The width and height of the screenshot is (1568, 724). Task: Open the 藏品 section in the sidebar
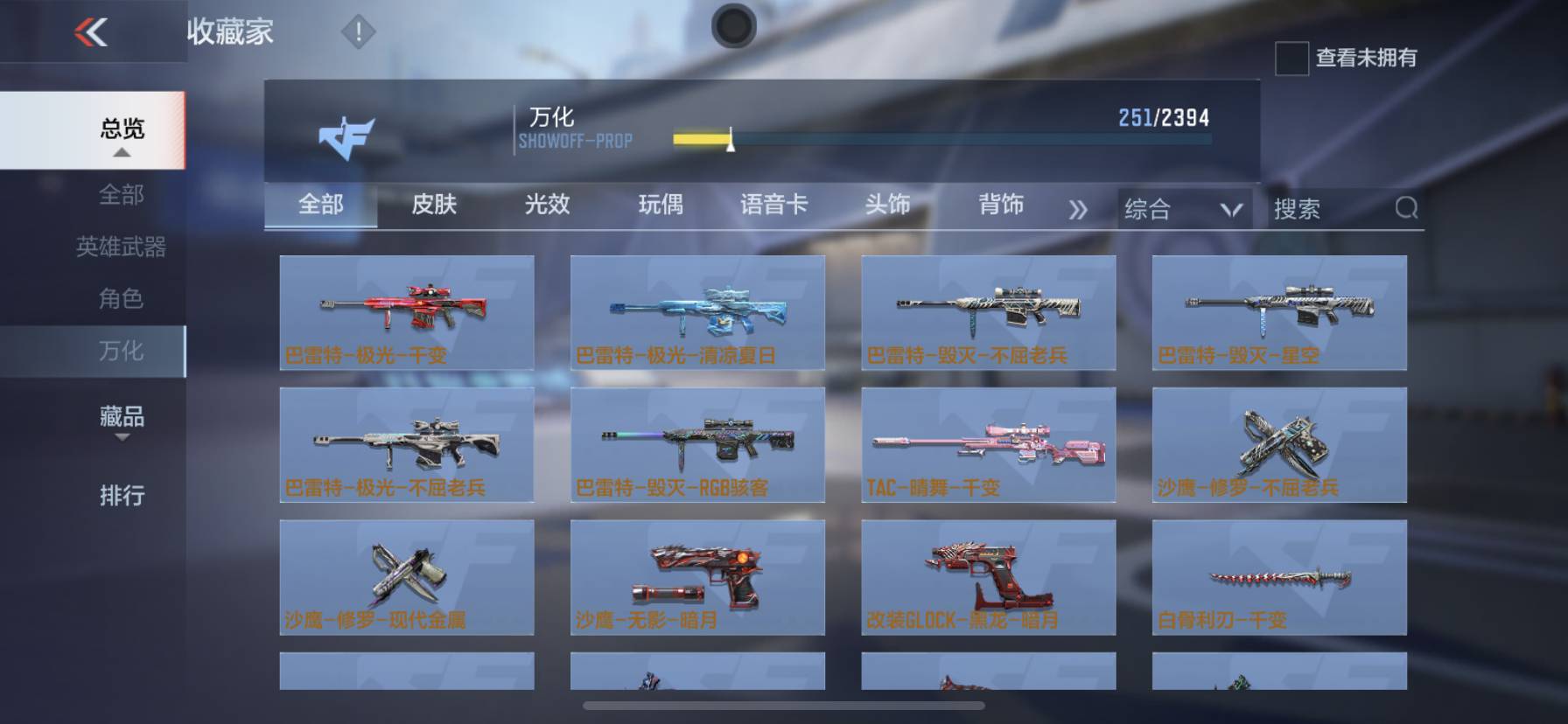click(121, 419)
